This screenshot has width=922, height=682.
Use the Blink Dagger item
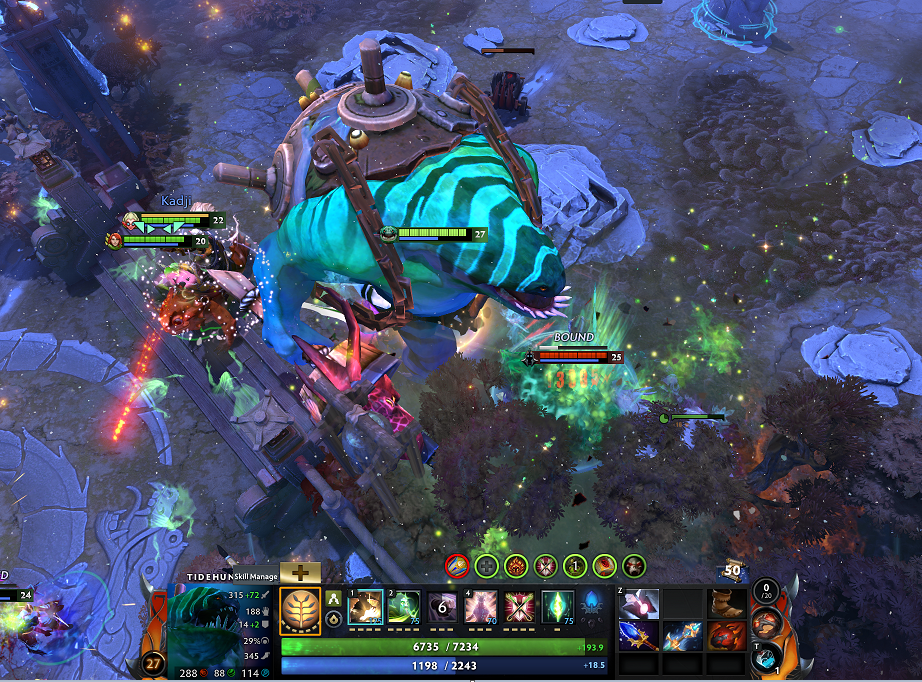click(639, 604)
